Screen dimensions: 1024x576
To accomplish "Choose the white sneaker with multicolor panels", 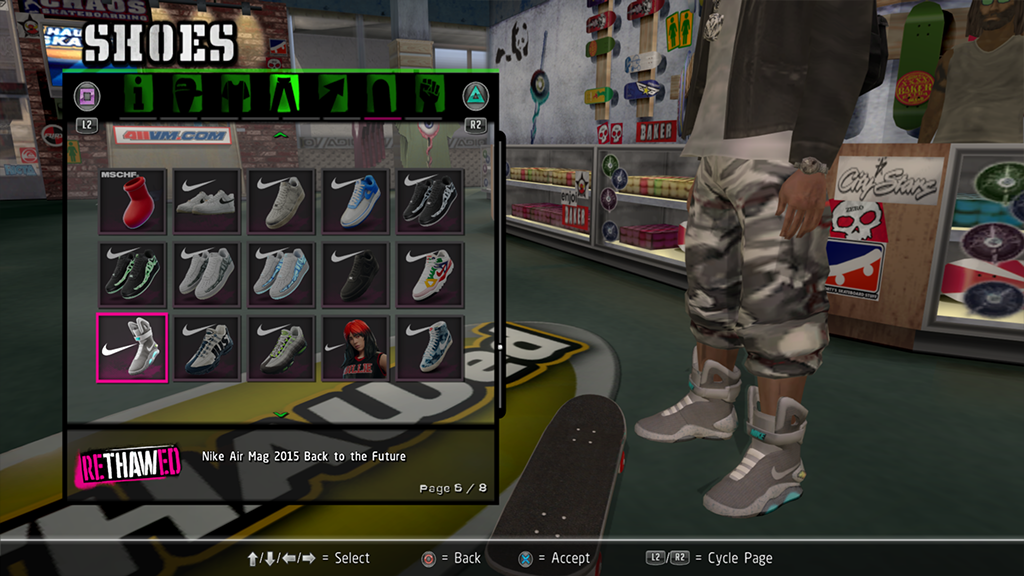I will click(430, 274).
